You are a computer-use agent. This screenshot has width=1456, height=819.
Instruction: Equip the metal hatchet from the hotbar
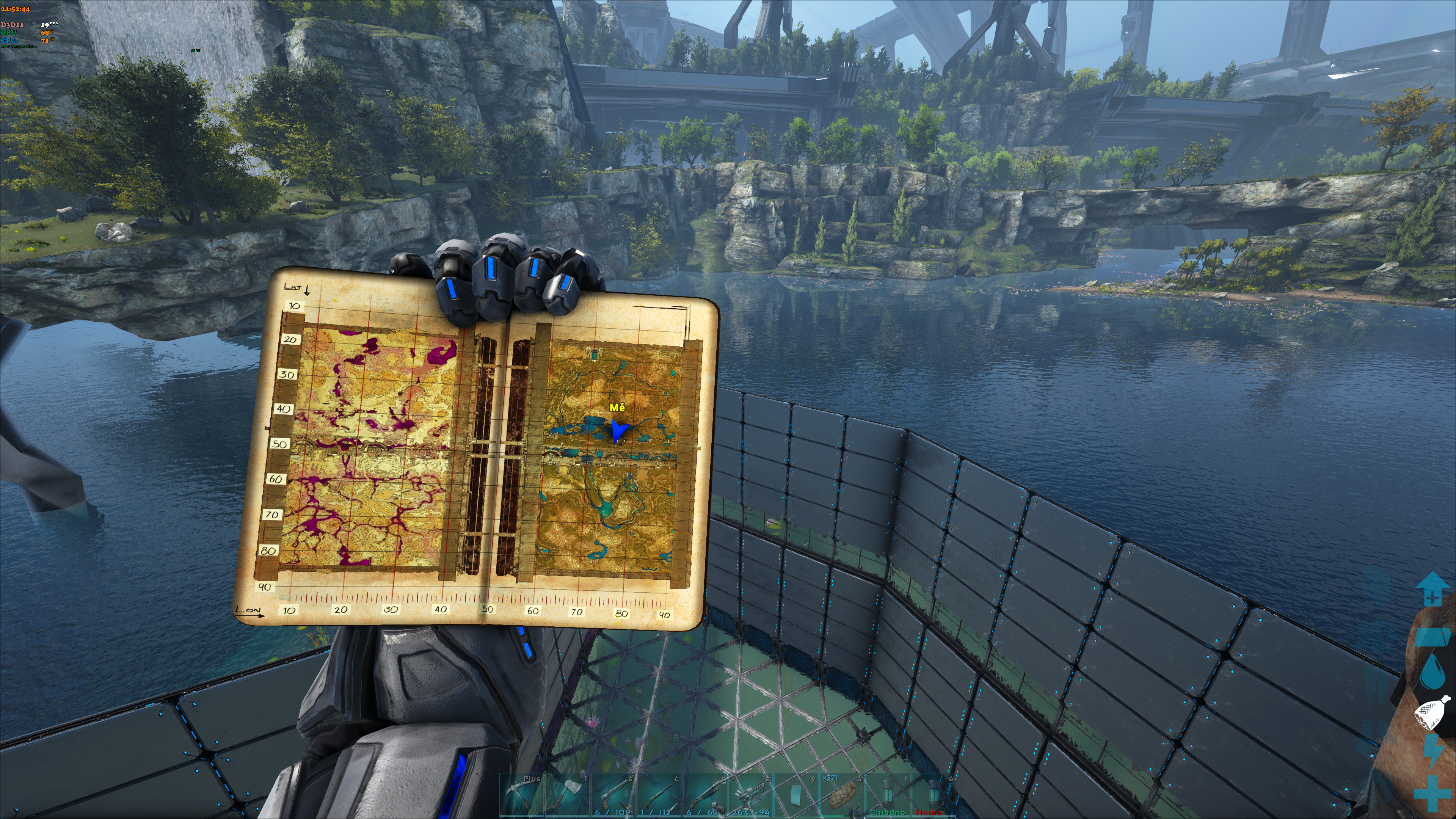pos(567,796)
